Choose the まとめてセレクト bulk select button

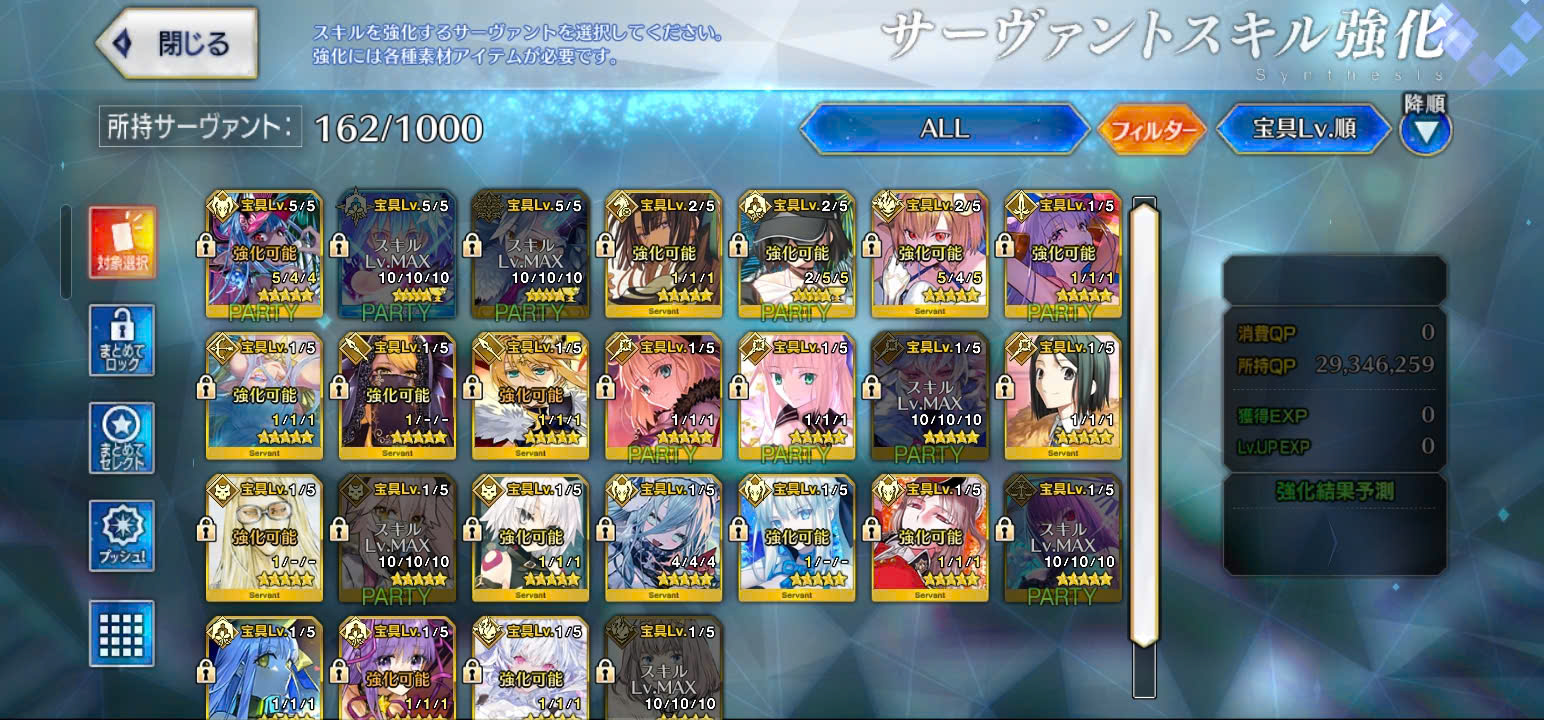coord(122,438)
